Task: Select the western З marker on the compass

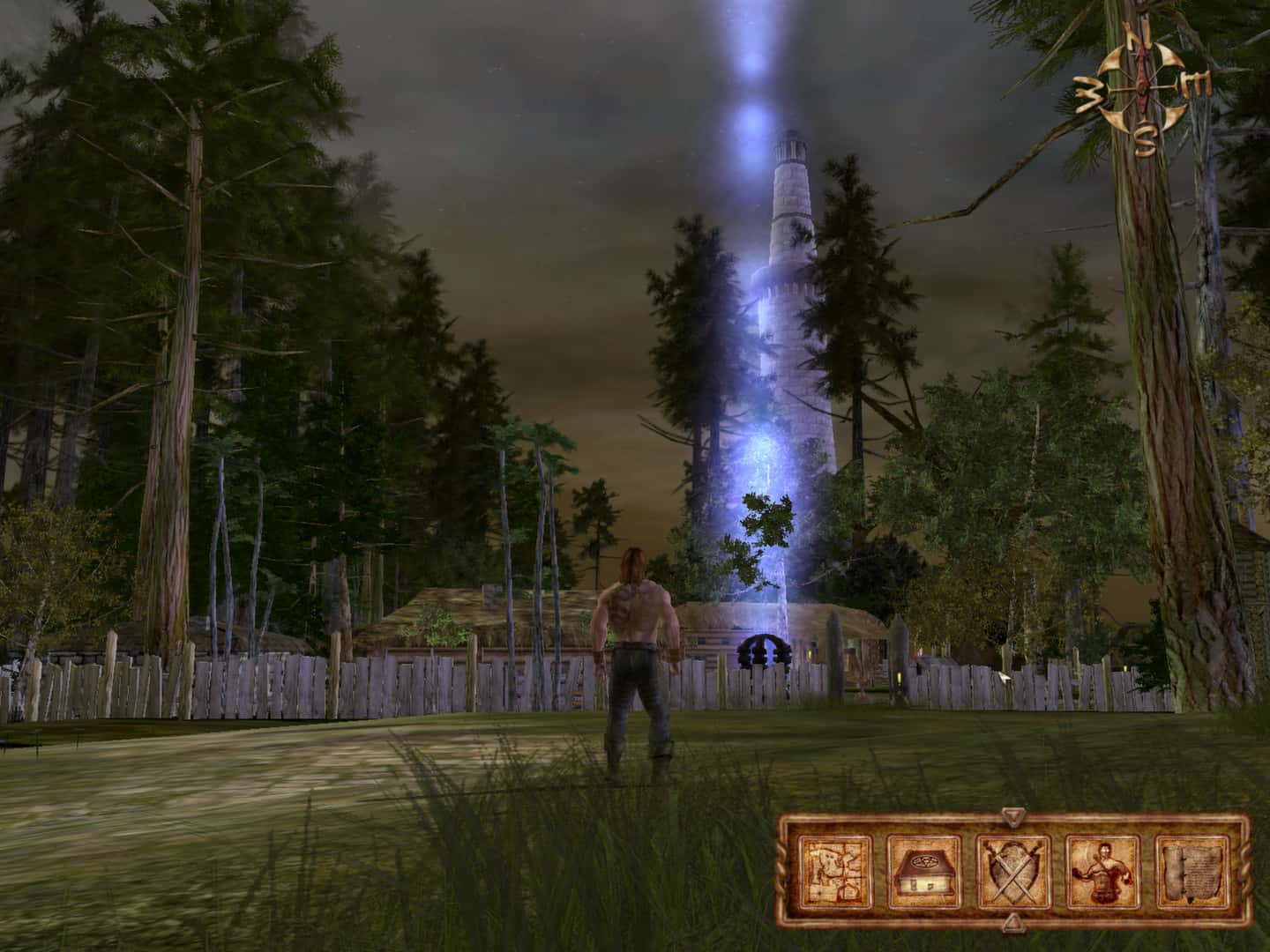Action: 1087,93
